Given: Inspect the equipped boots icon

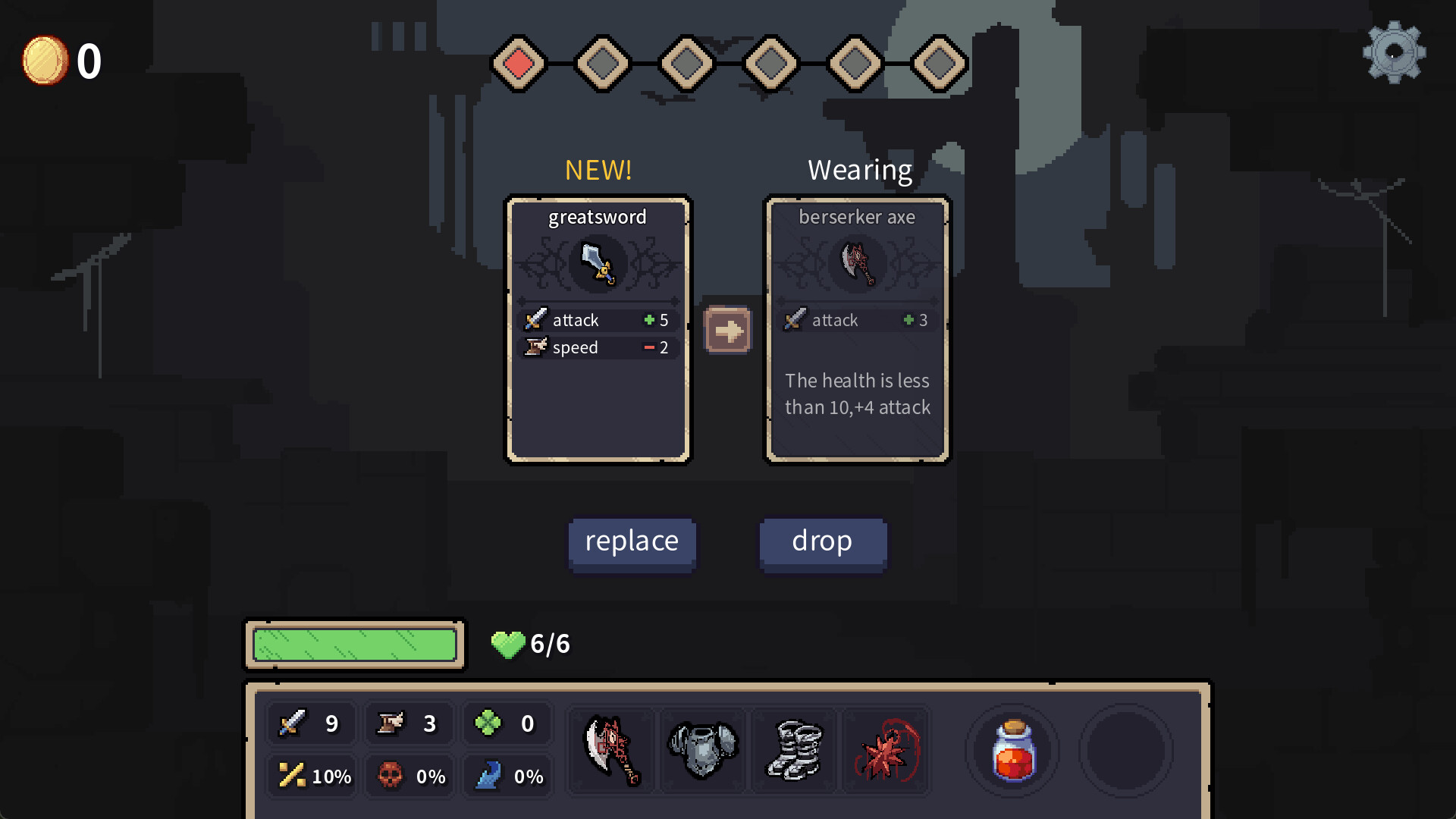Looking at the screenshot, I should coord(794,750).
